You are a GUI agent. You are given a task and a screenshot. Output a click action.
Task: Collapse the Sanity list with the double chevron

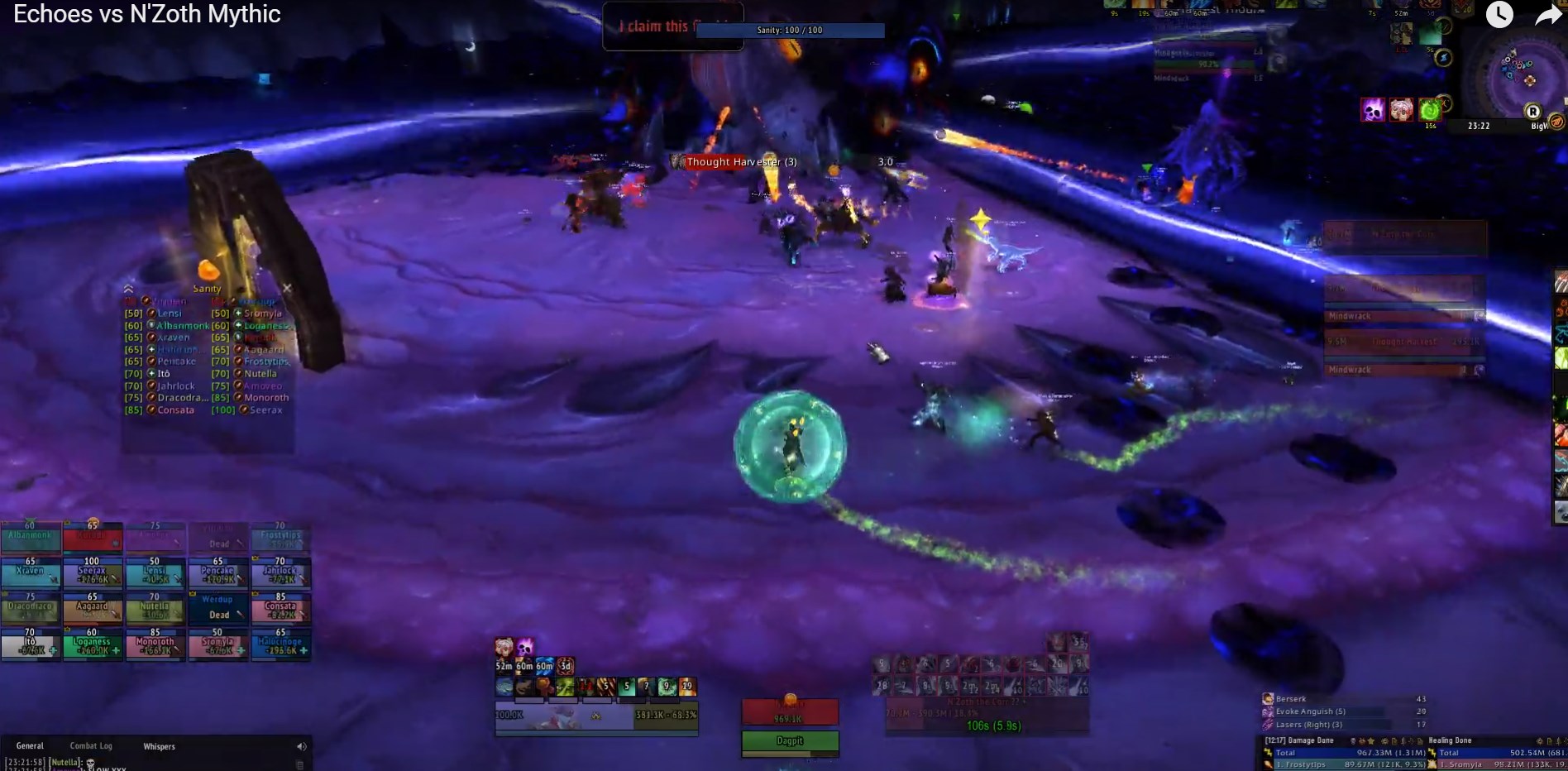(128, 289)
